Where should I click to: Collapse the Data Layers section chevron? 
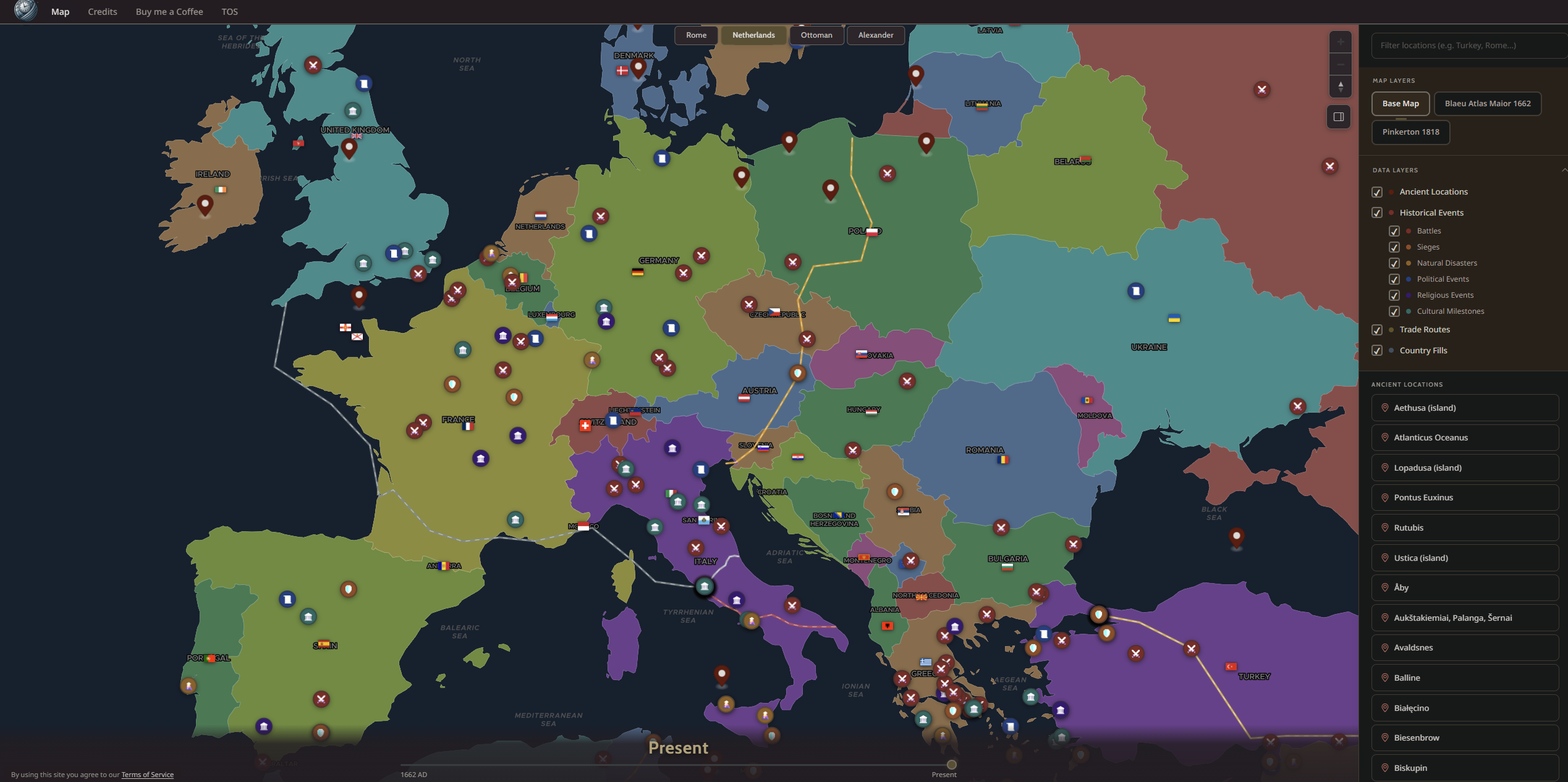click(x=1564, y=170)
